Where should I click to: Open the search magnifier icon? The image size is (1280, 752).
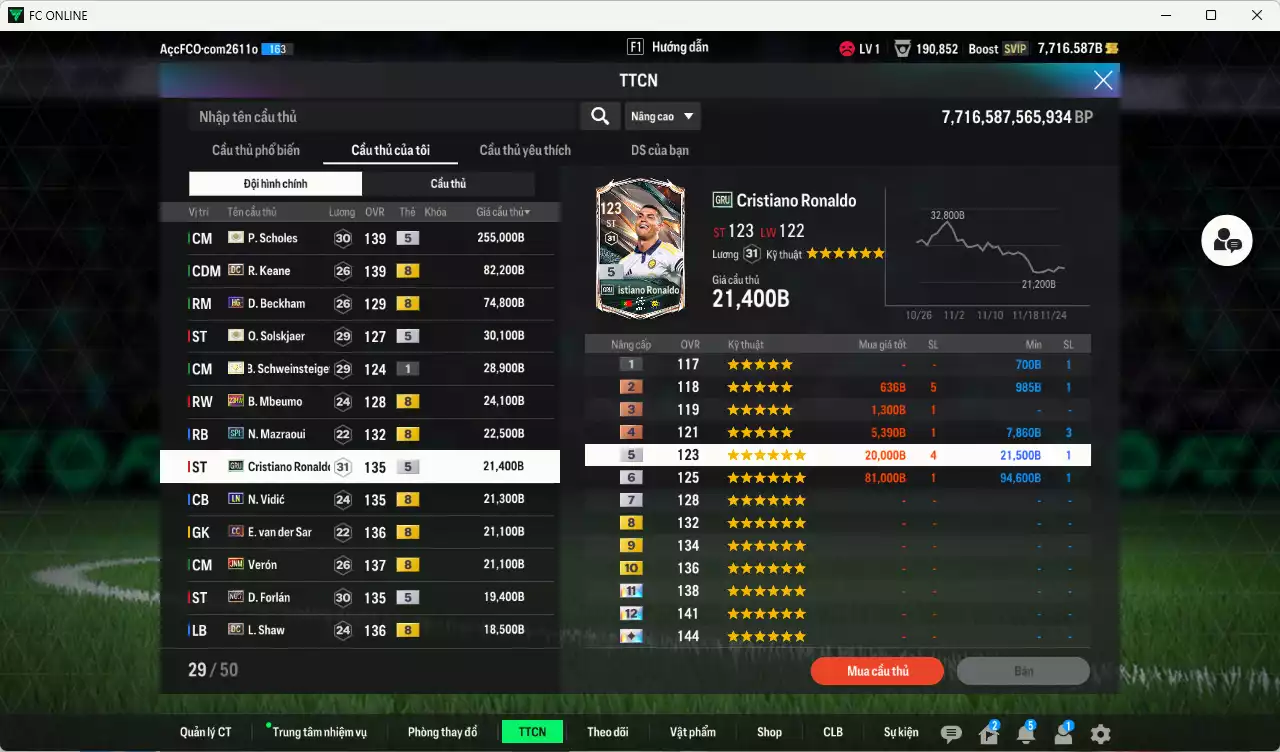pos(599,116)
